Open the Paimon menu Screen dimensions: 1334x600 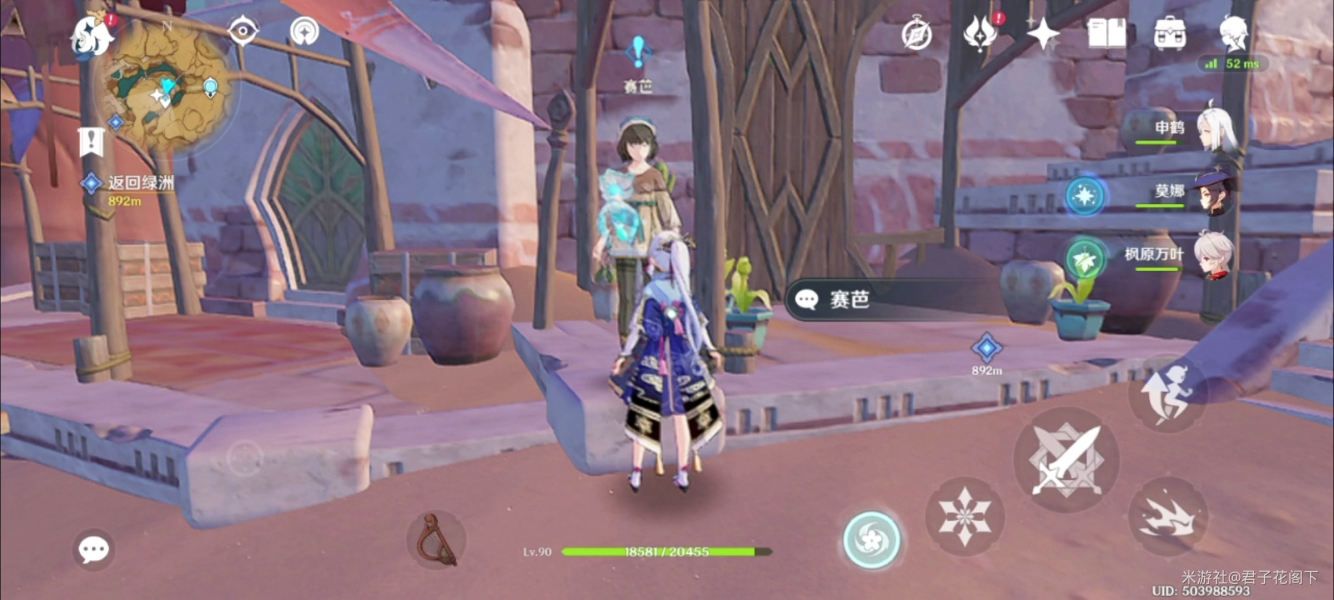pos(92,36)
